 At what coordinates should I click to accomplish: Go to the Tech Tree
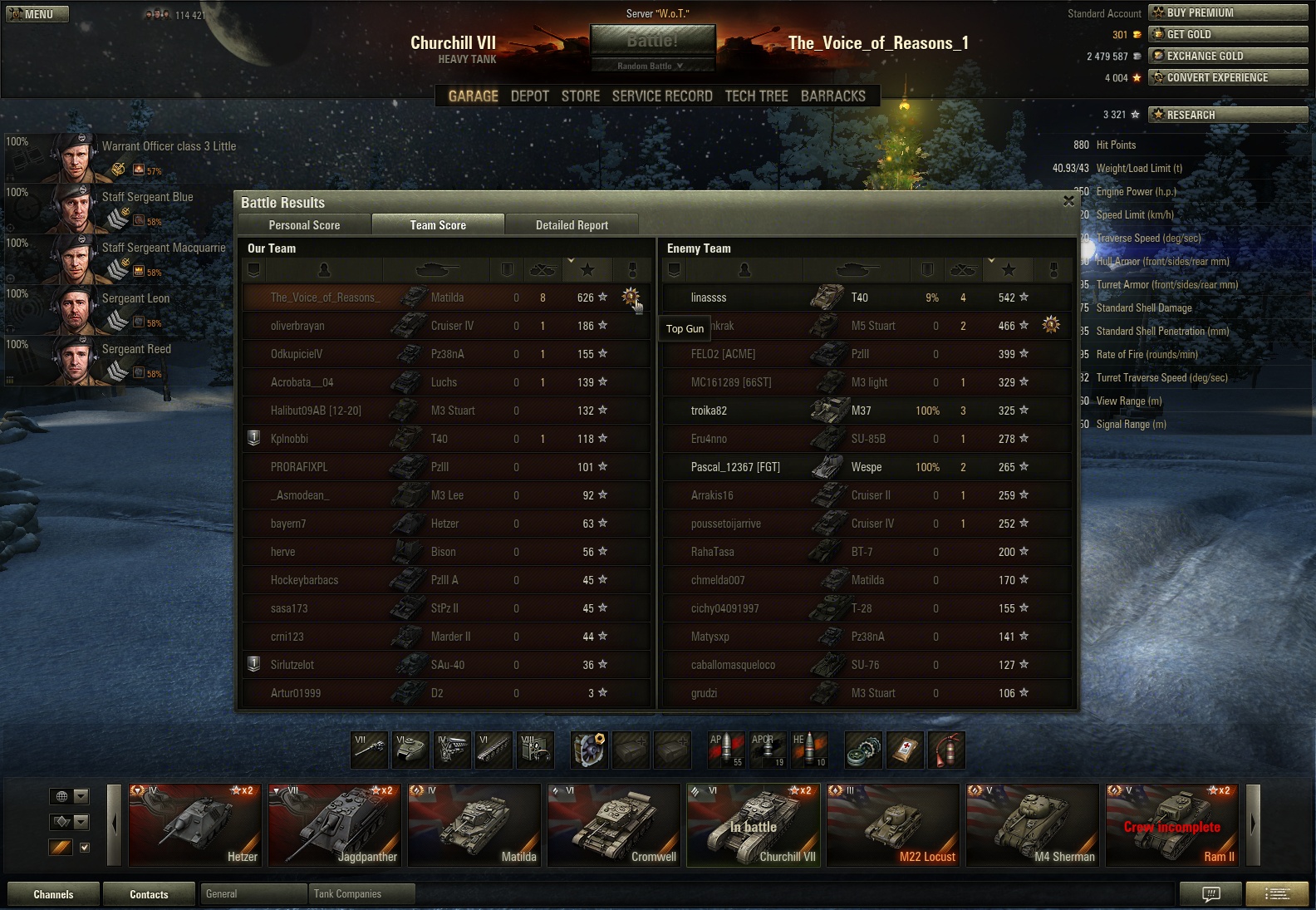click(x=756, y=96)
